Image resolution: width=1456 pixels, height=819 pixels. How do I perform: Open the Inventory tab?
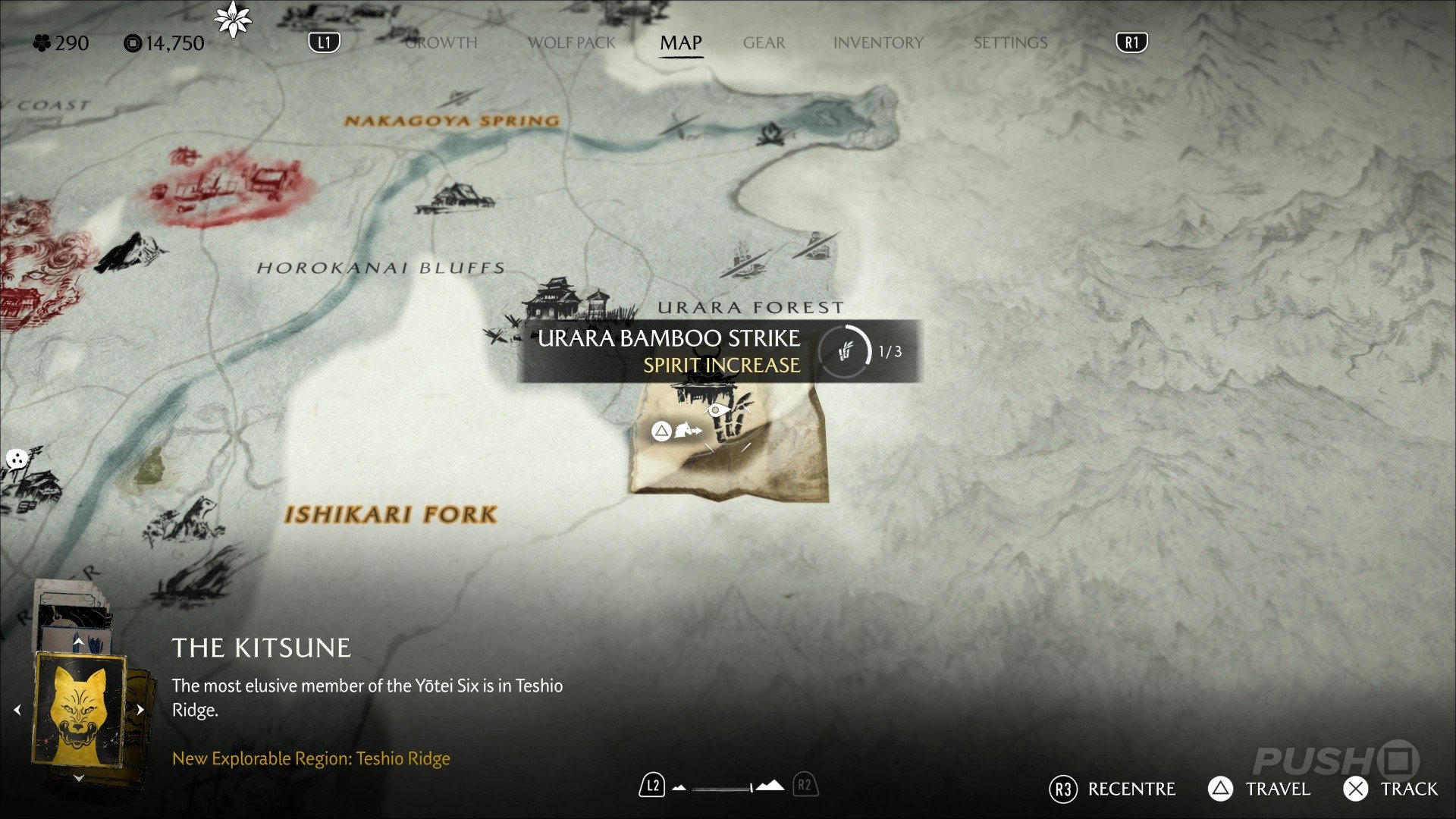click(x=878, y=42)
